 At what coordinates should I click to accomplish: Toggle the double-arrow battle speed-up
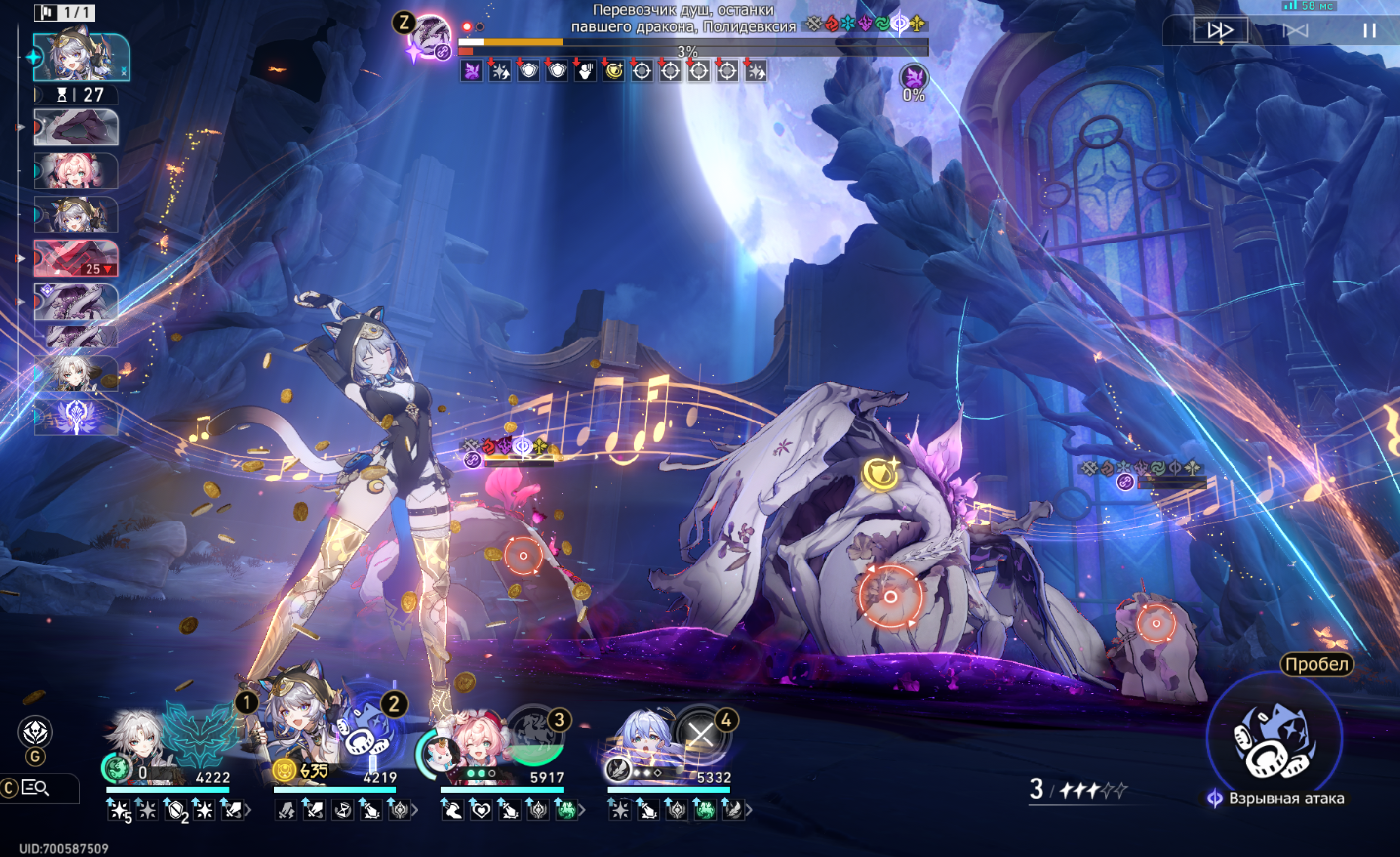pos(1220,31)
